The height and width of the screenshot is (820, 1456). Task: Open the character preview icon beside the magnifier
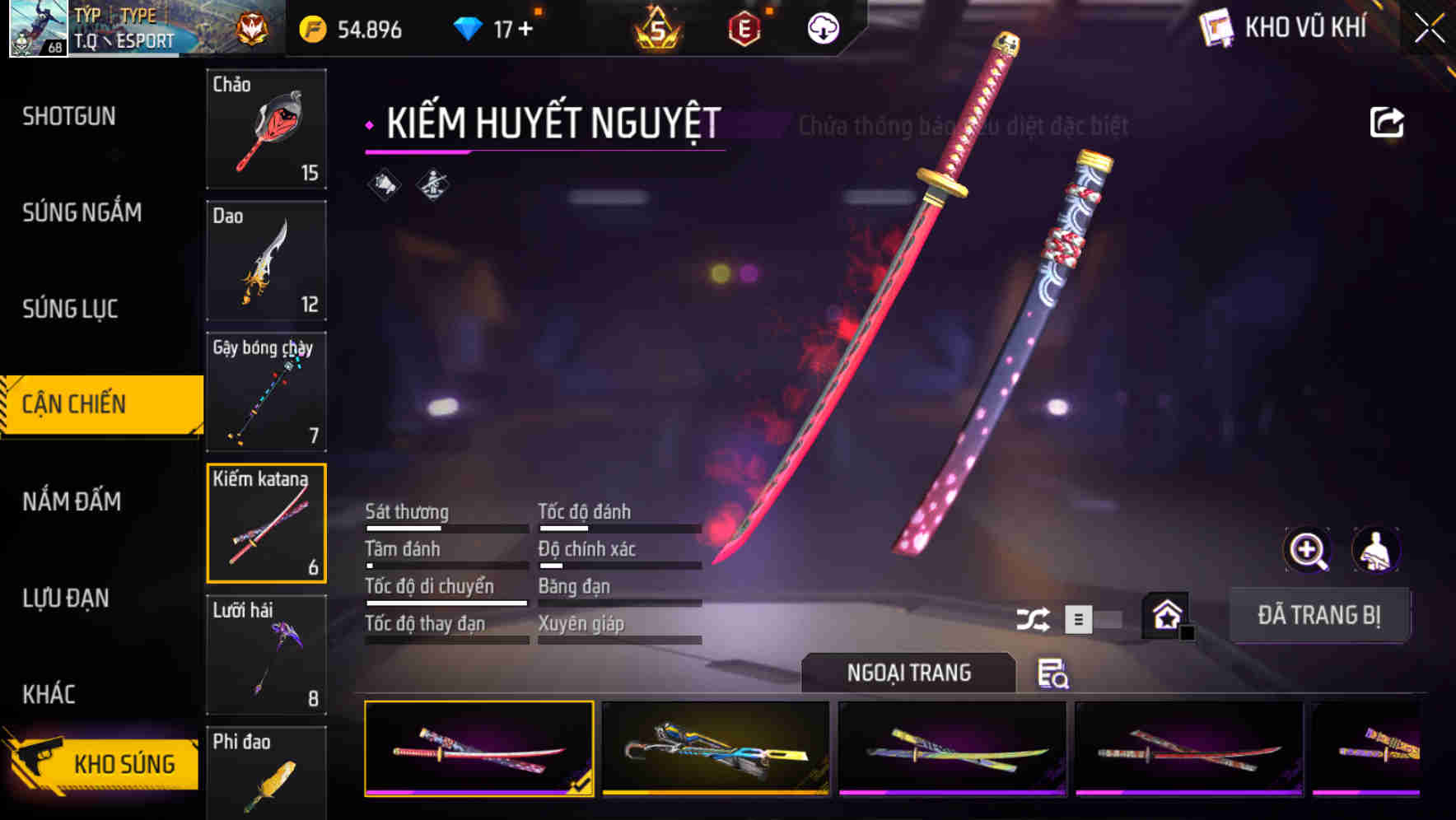[x=1377, y=550]
